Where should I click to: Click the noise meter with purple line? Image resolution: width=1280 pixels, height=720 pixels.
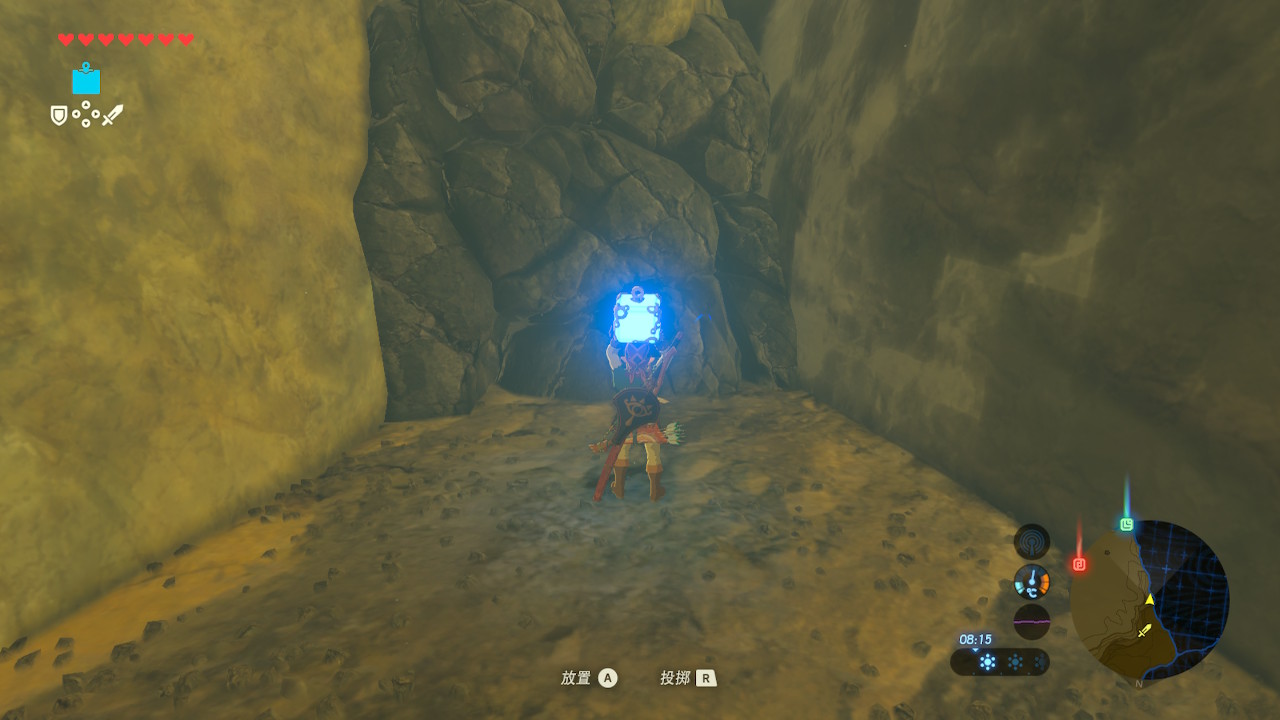coord(1031,621)
